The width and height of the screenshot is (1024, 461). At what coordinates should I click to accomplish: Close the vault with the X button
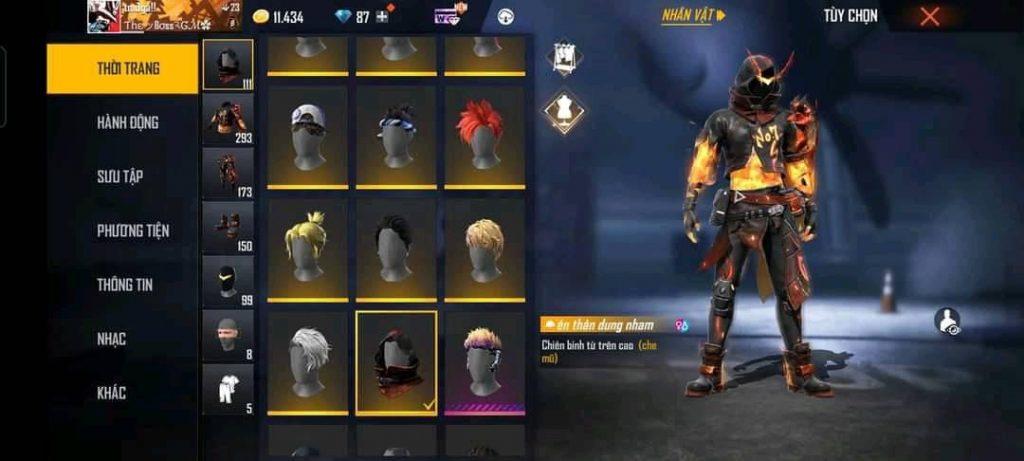(929, 16)
